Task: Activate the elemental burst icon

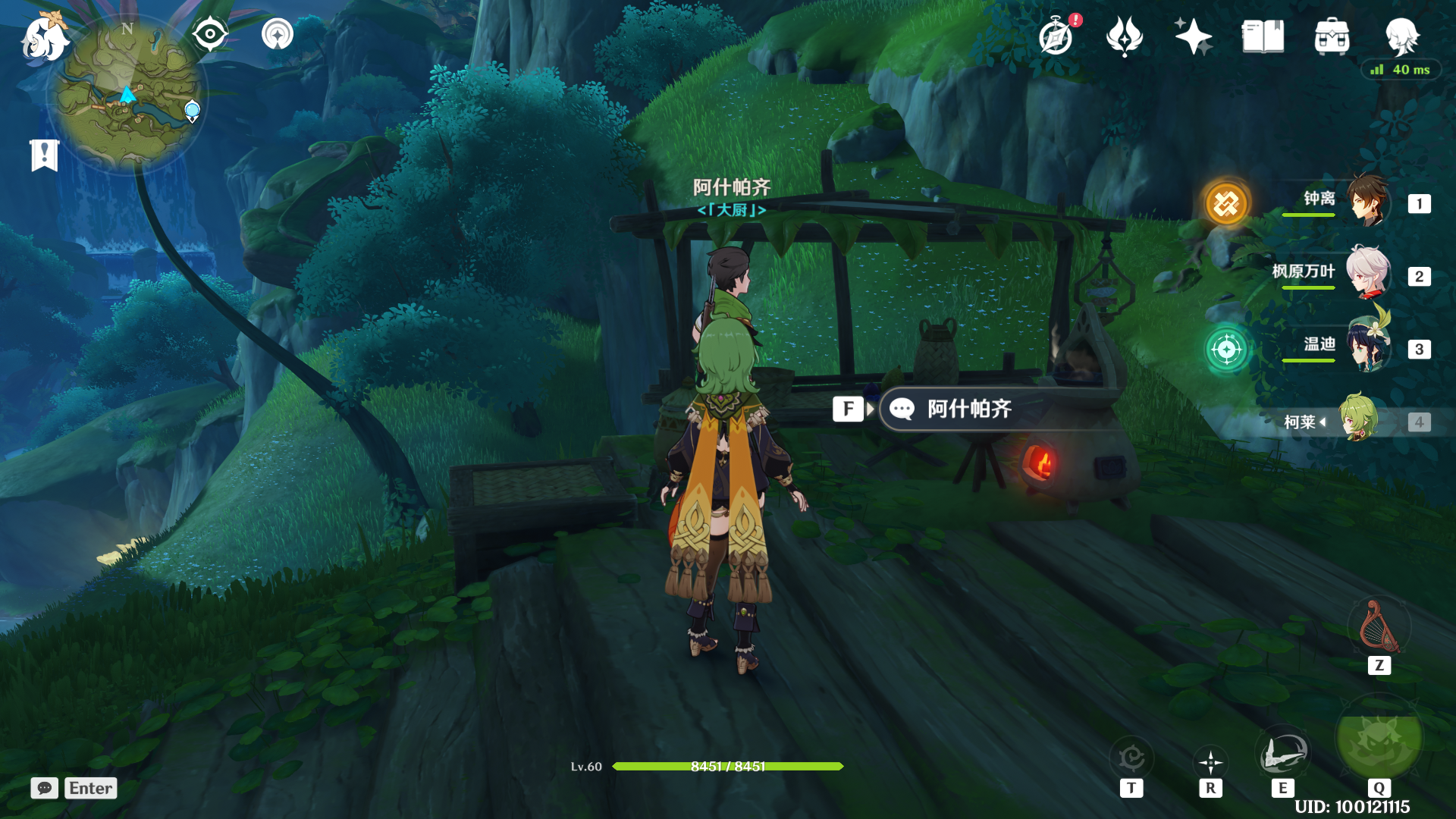Action: click(1379, 739)
